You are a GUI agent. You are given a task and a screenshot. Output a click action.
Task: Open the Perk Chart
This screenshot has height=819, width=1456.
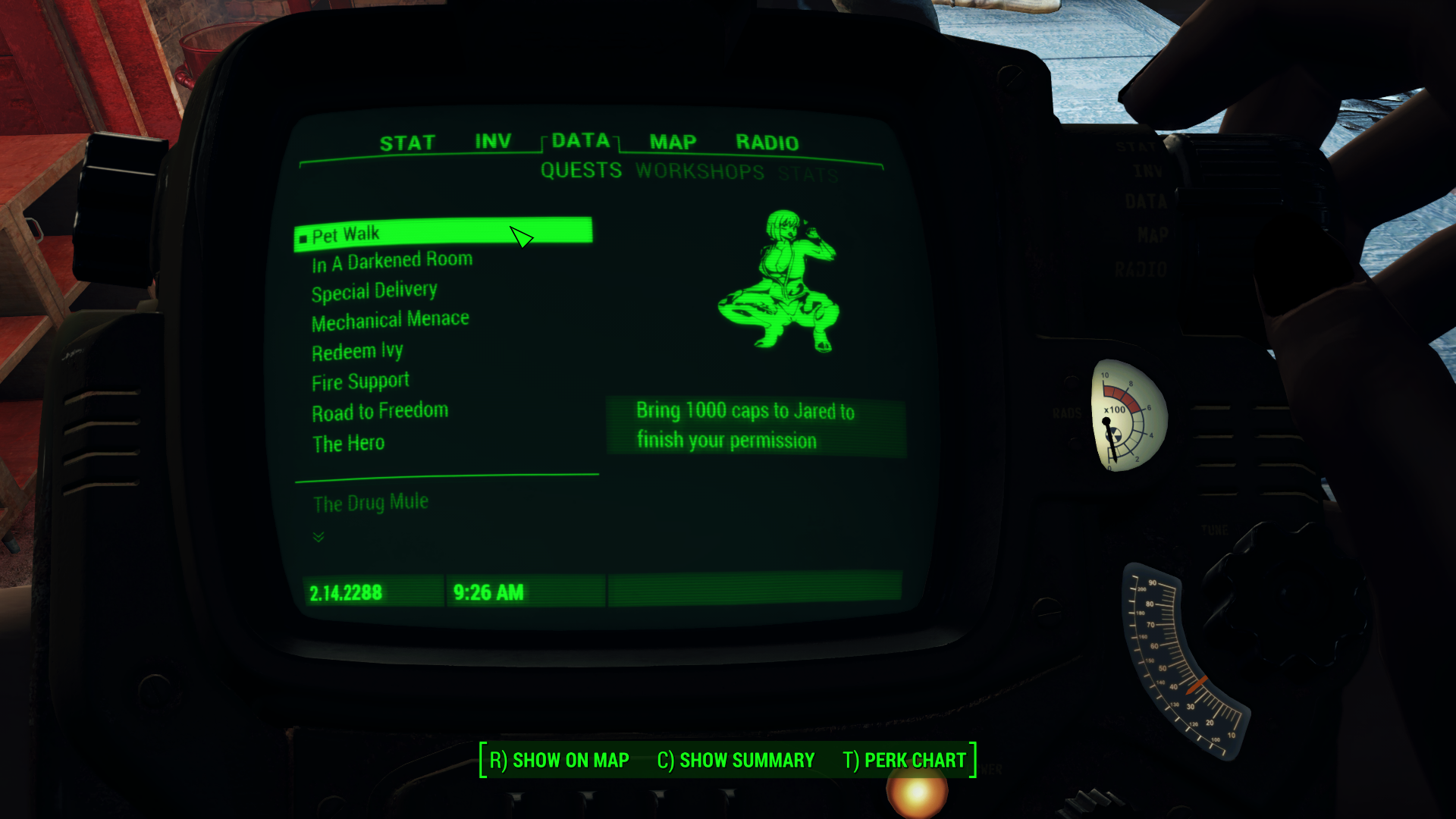point(904,759)
